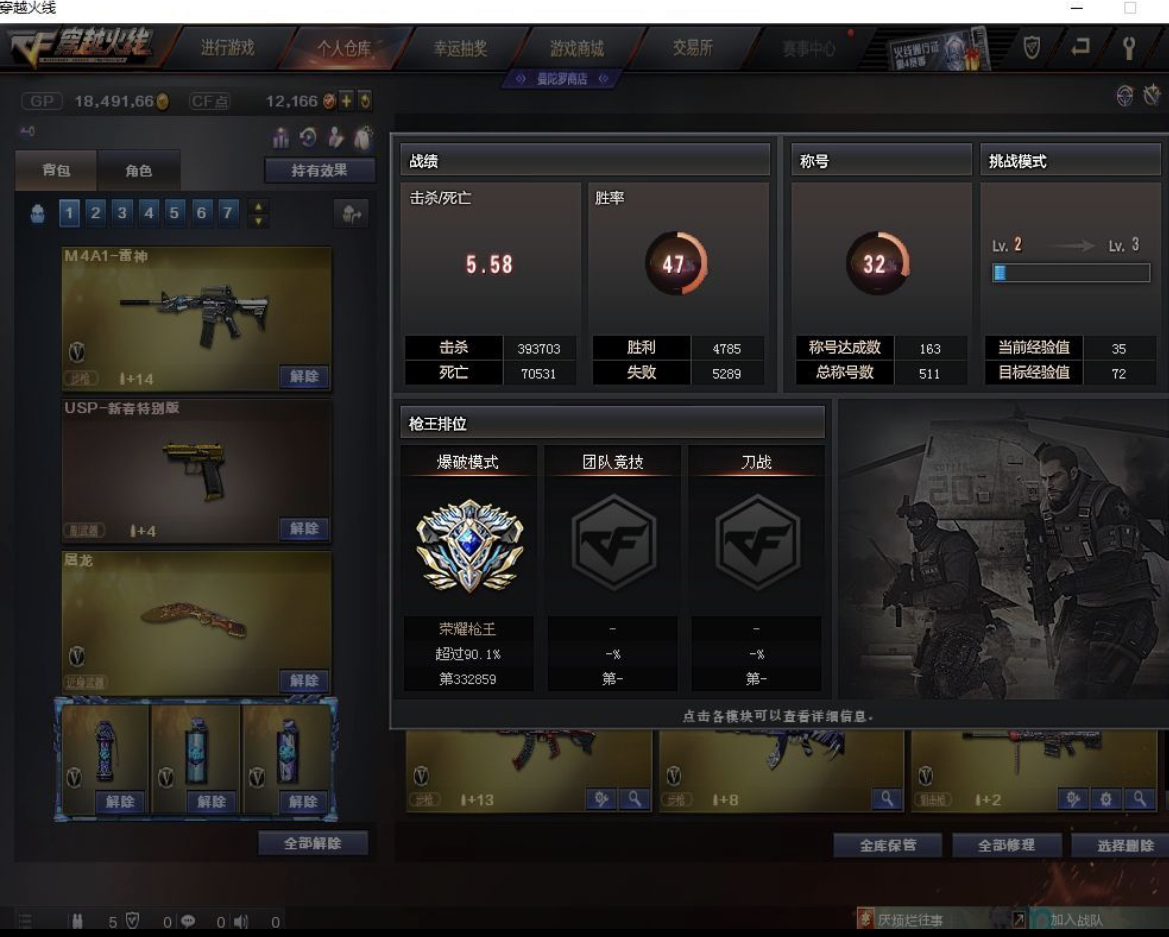Viewport: 1169px width, 937px height.
Task: Minimize the game window
Action: pyautogui.click(x=1077, y=8)
